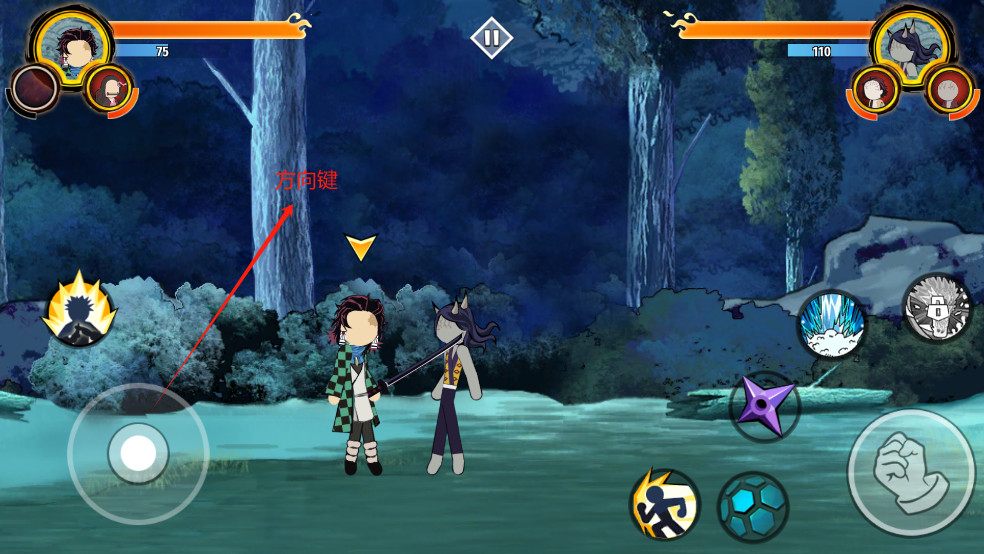Pause the game with the diamond button
Image resolution: width=984 pixels, height=554 pixels.
pyautogui.click(x=491, y=39)
